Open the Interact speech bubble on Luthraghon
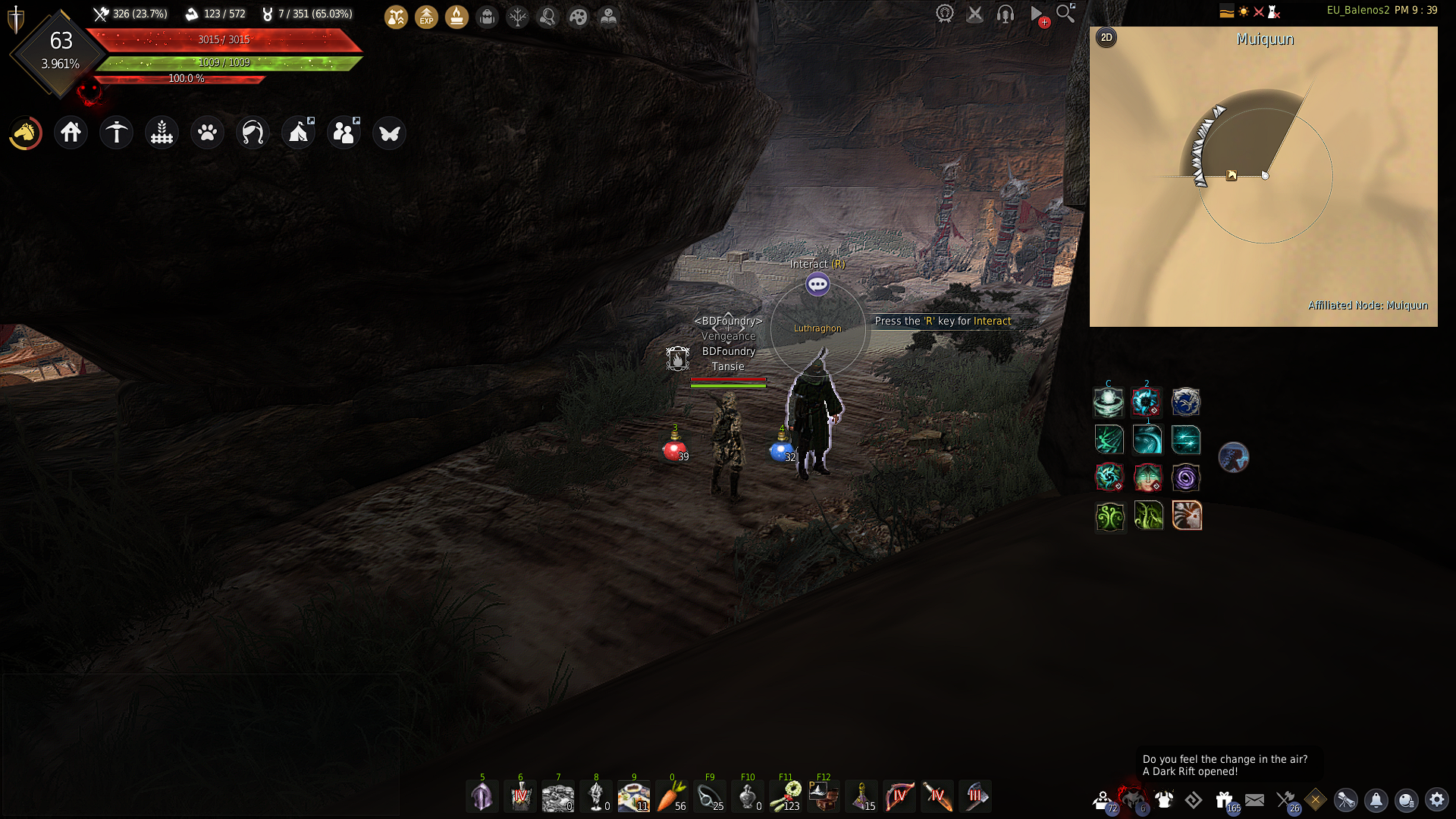This screenshot has width=1456, height=819. (x=817, y=285)
